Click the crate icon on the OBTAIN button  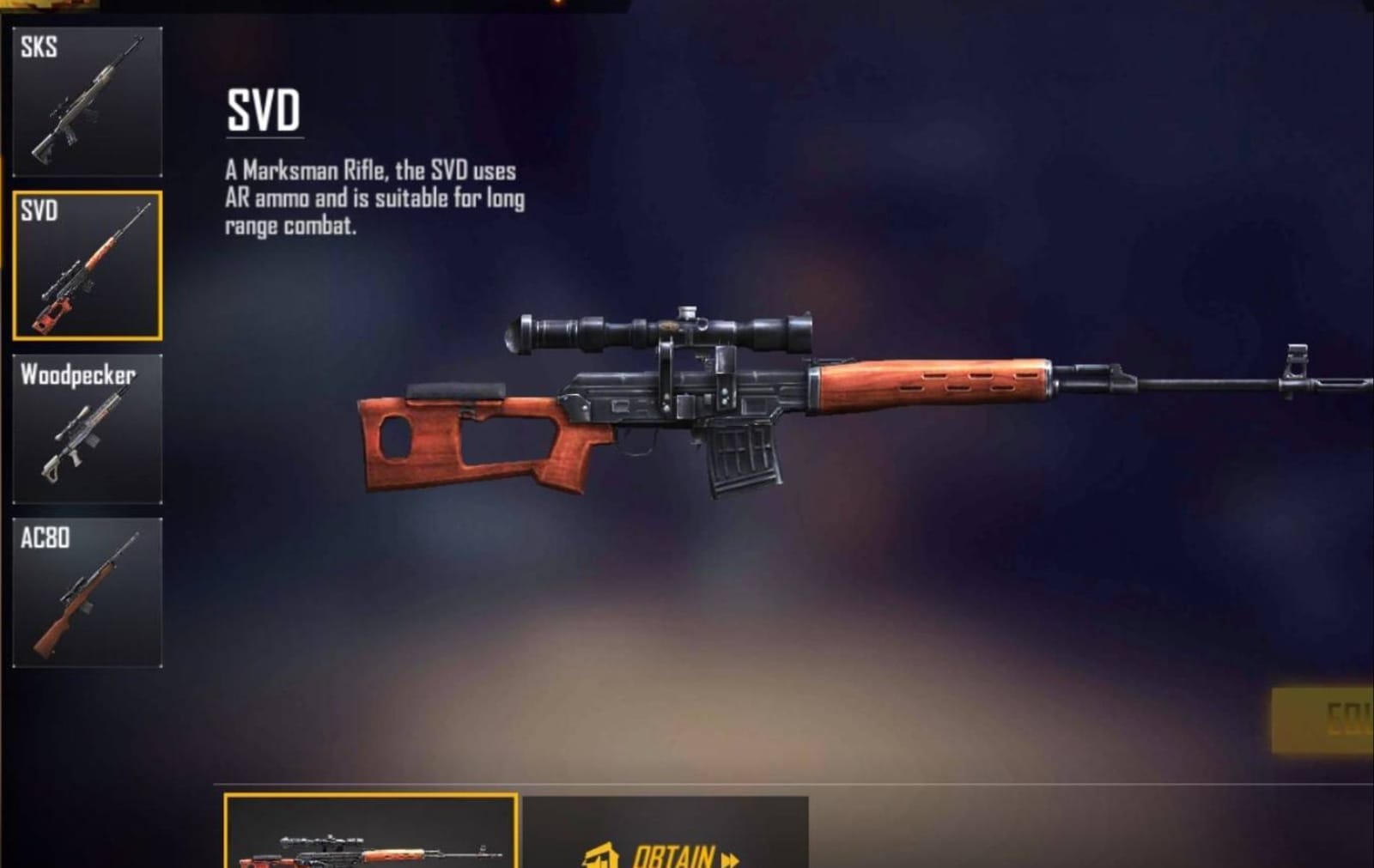tap(599, 856)
